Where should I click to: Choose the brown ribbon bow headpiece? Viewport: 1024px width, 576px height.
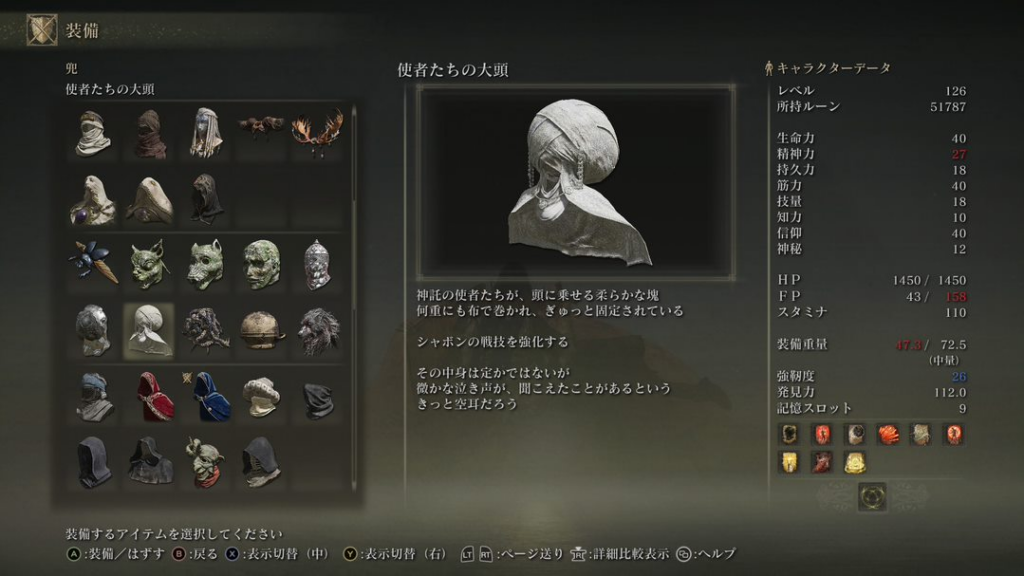pyautogui.click(x=261, y=125)
